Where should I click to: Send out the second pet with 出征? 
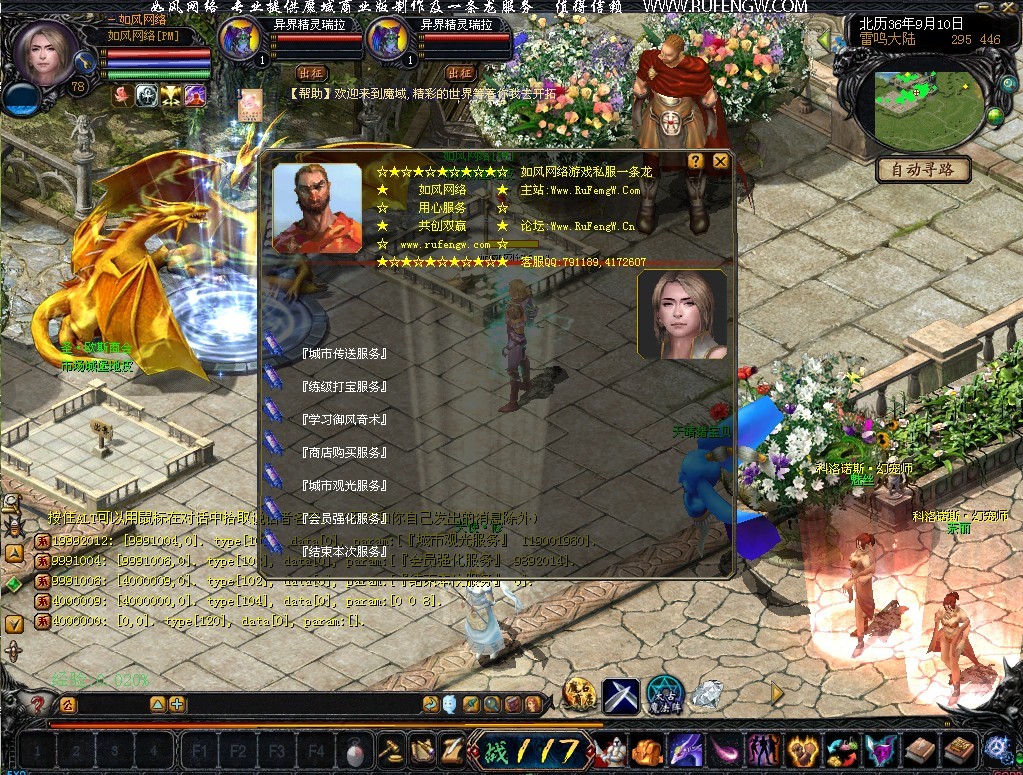[460, 73]
